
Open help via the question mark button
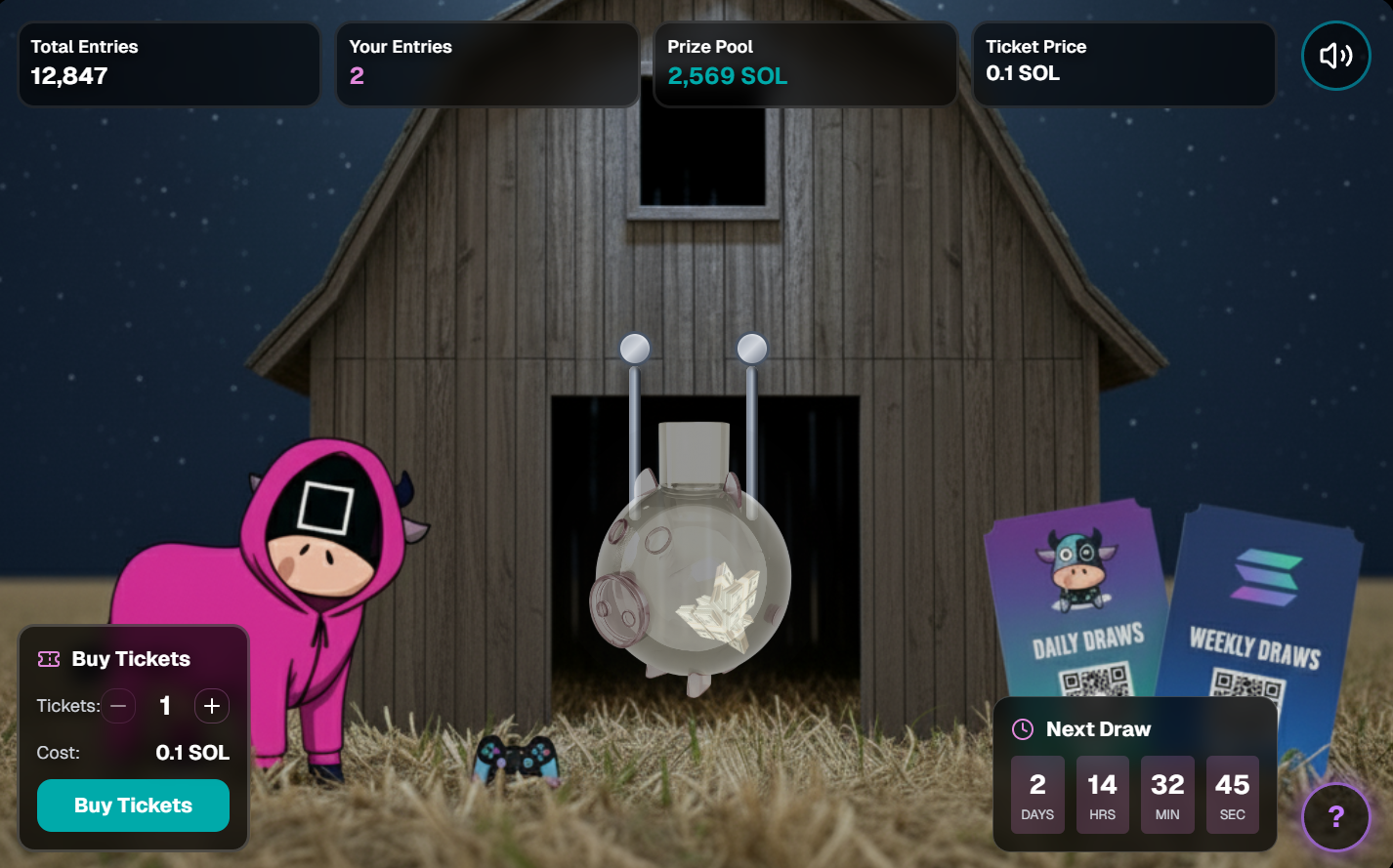tap(1335, 817)
